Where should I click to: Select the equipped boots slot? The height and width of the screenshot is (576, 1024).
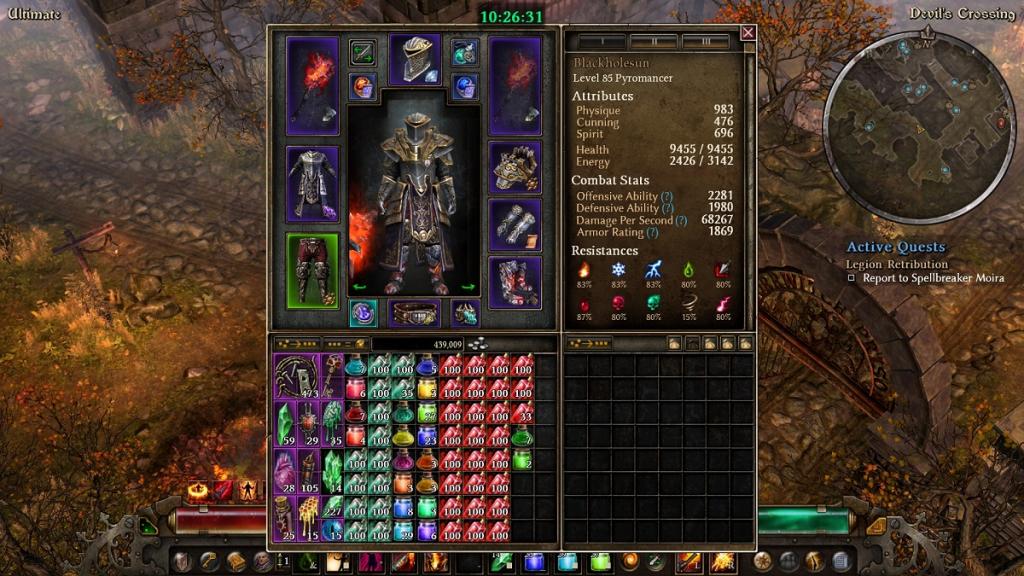click(515, 282)
